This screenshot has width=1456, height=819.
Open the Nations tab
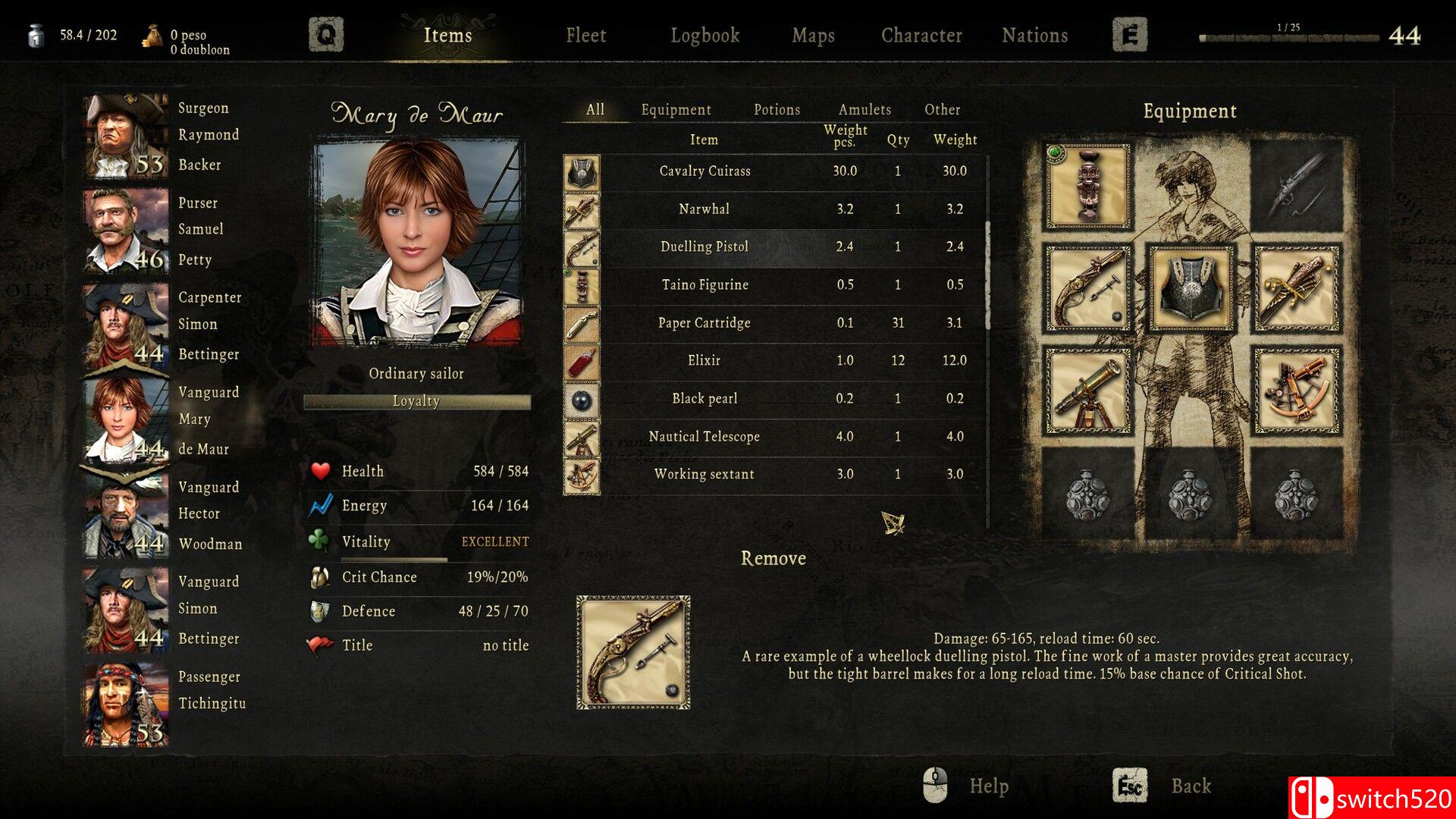[1034, 36]
